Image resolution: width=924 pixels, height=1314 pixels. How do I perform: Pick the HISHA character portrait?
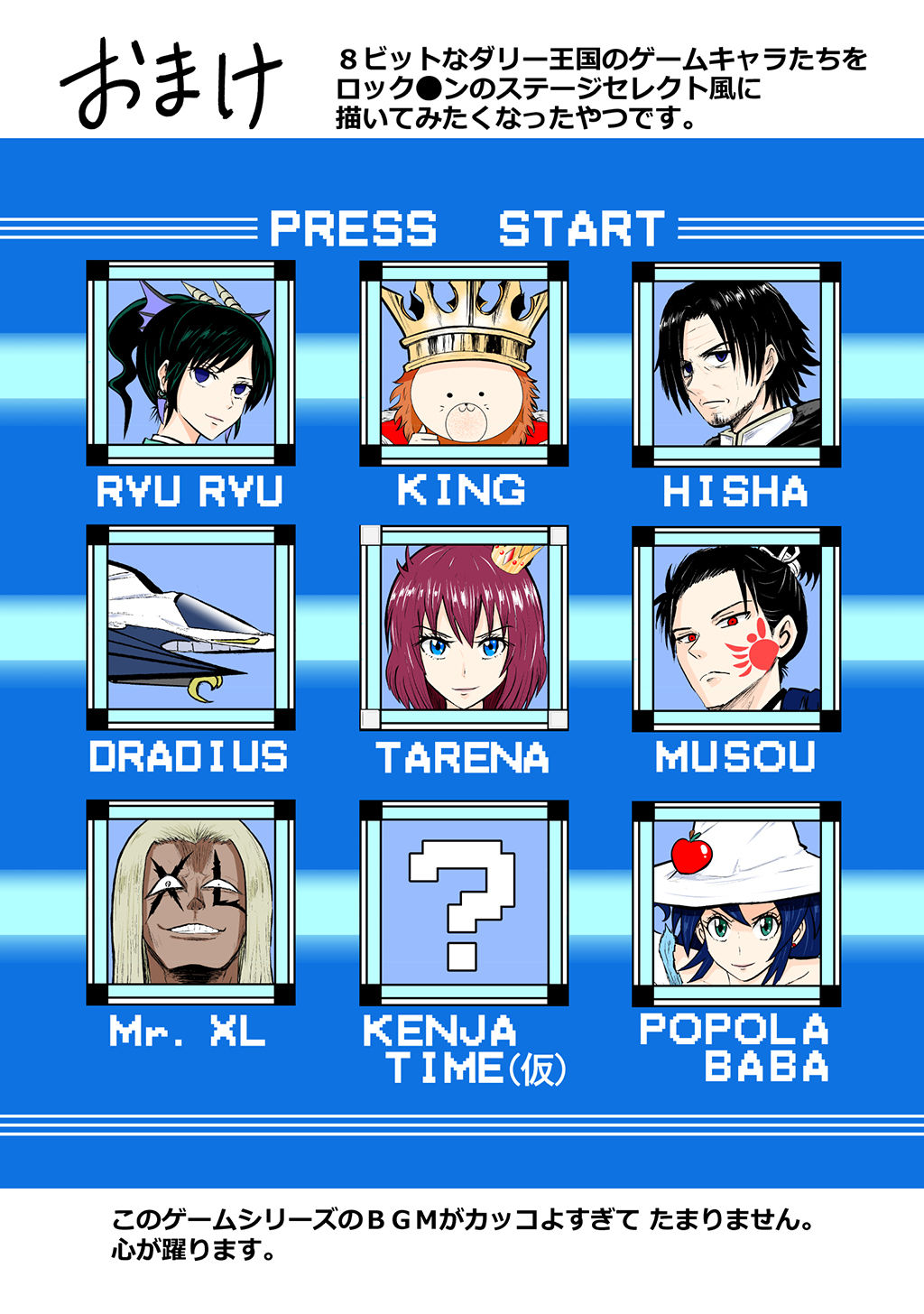pos(736,363)
